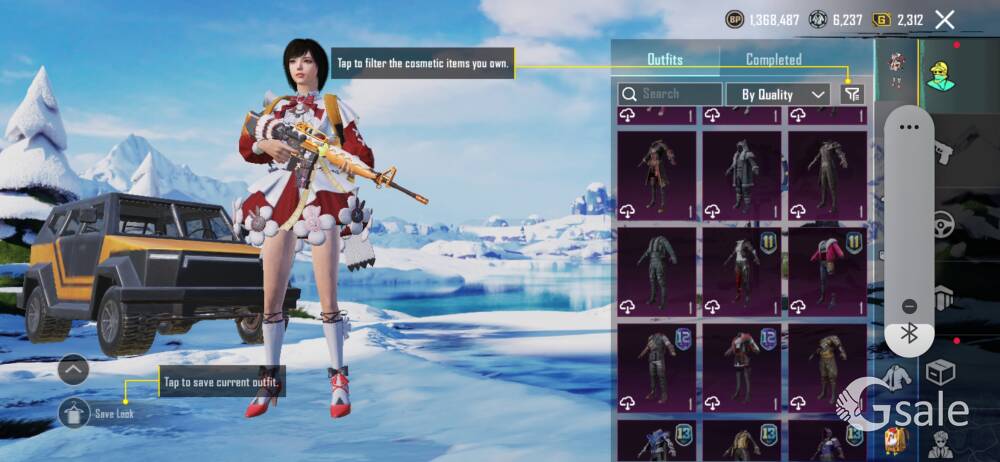Image resolution: width=1000 pixels, height=462 pixels.
Task: Open the three-dots menu on the floating overlay
Action: tap(909, 127)
